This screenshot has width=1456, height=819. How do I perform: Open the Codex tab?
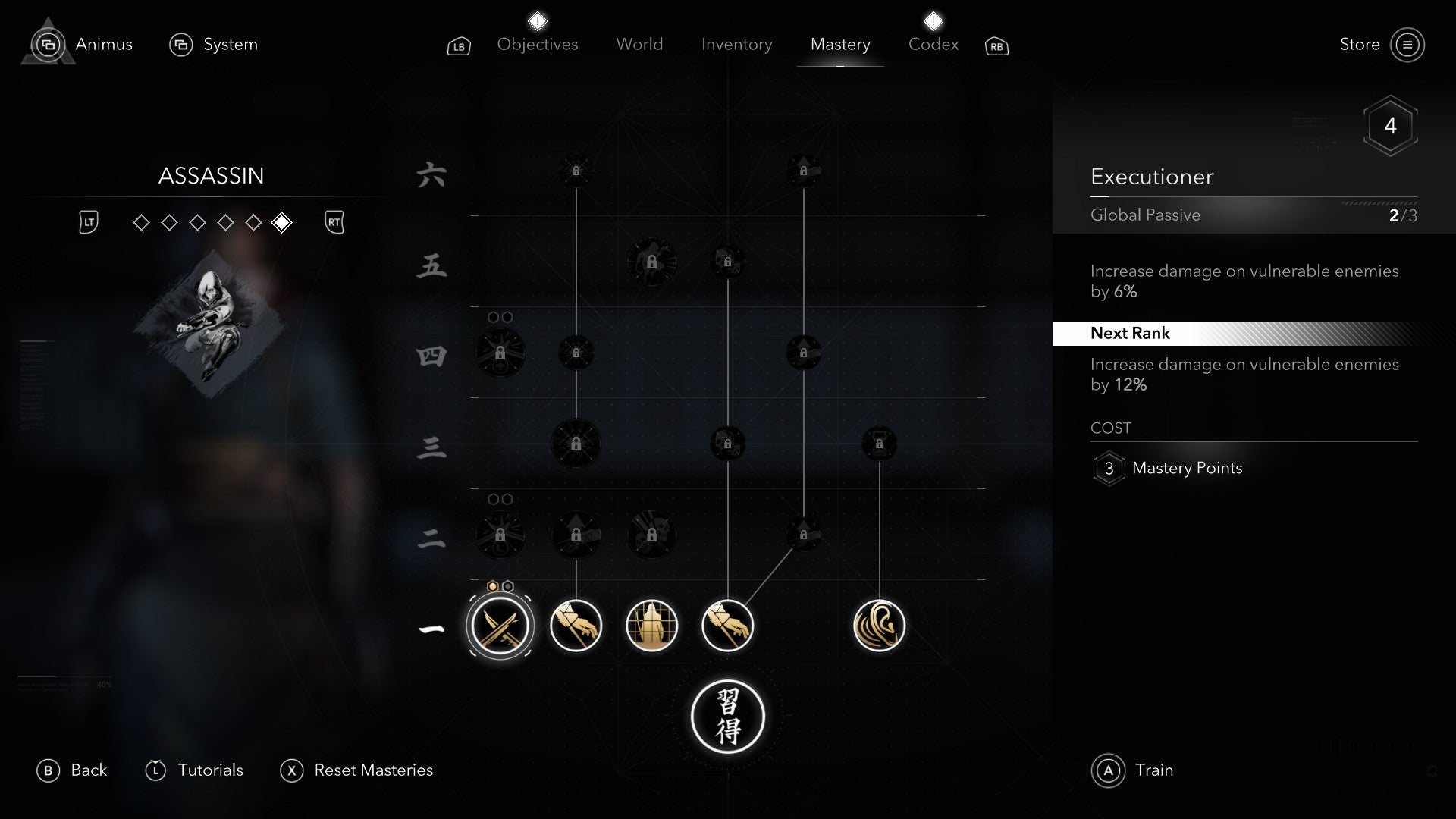[932, 44]
